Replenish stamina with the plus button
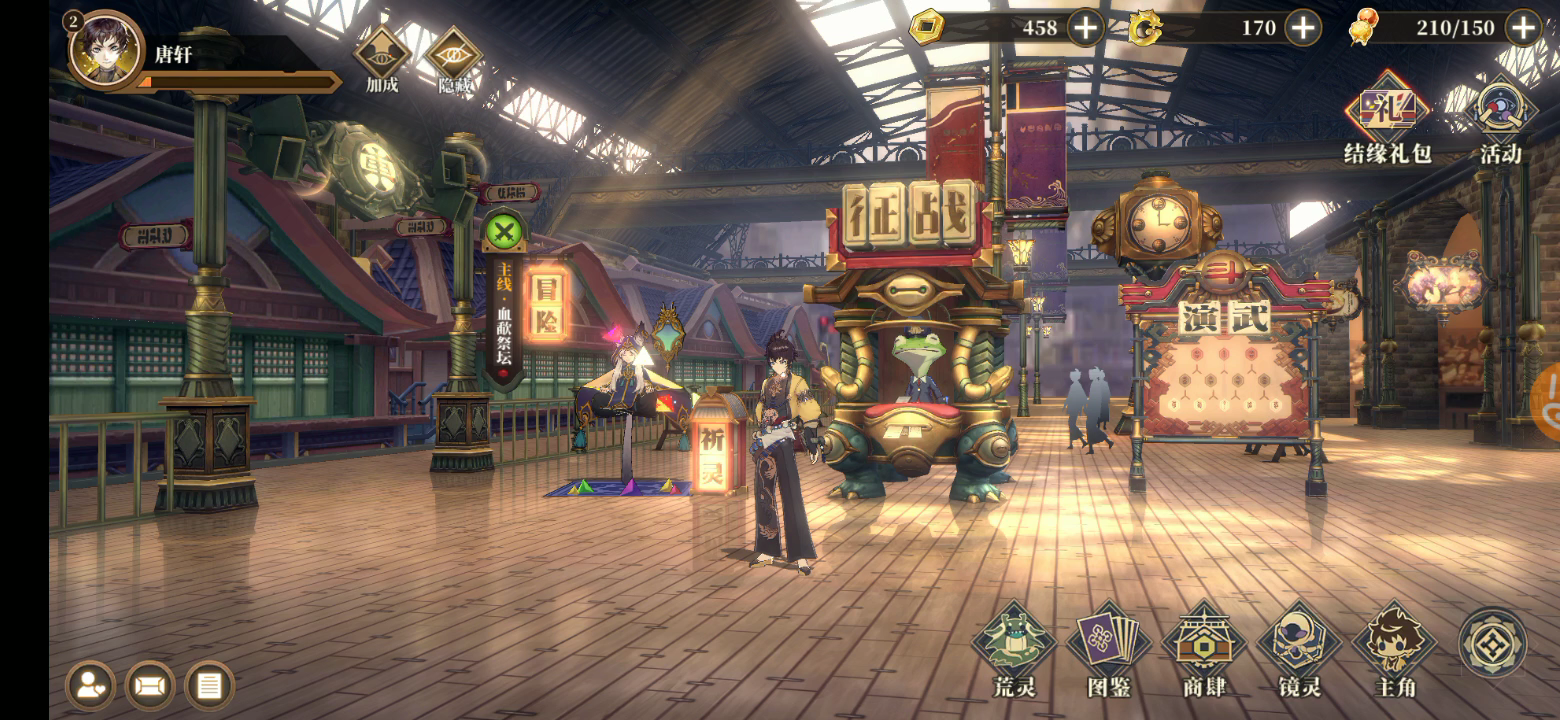The height and width of the screenshot is (720, 1560). pos(1523,28)
